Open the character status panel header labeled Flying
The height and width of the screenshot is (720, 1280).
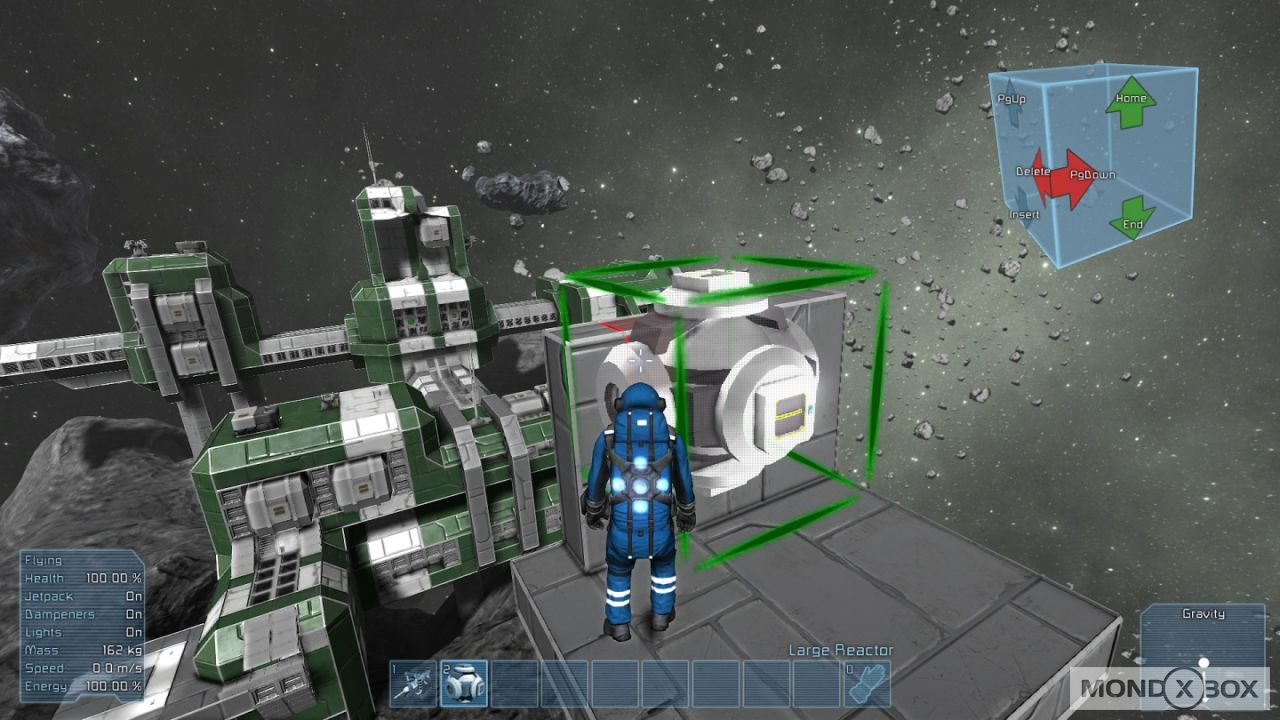pos(45,561)
